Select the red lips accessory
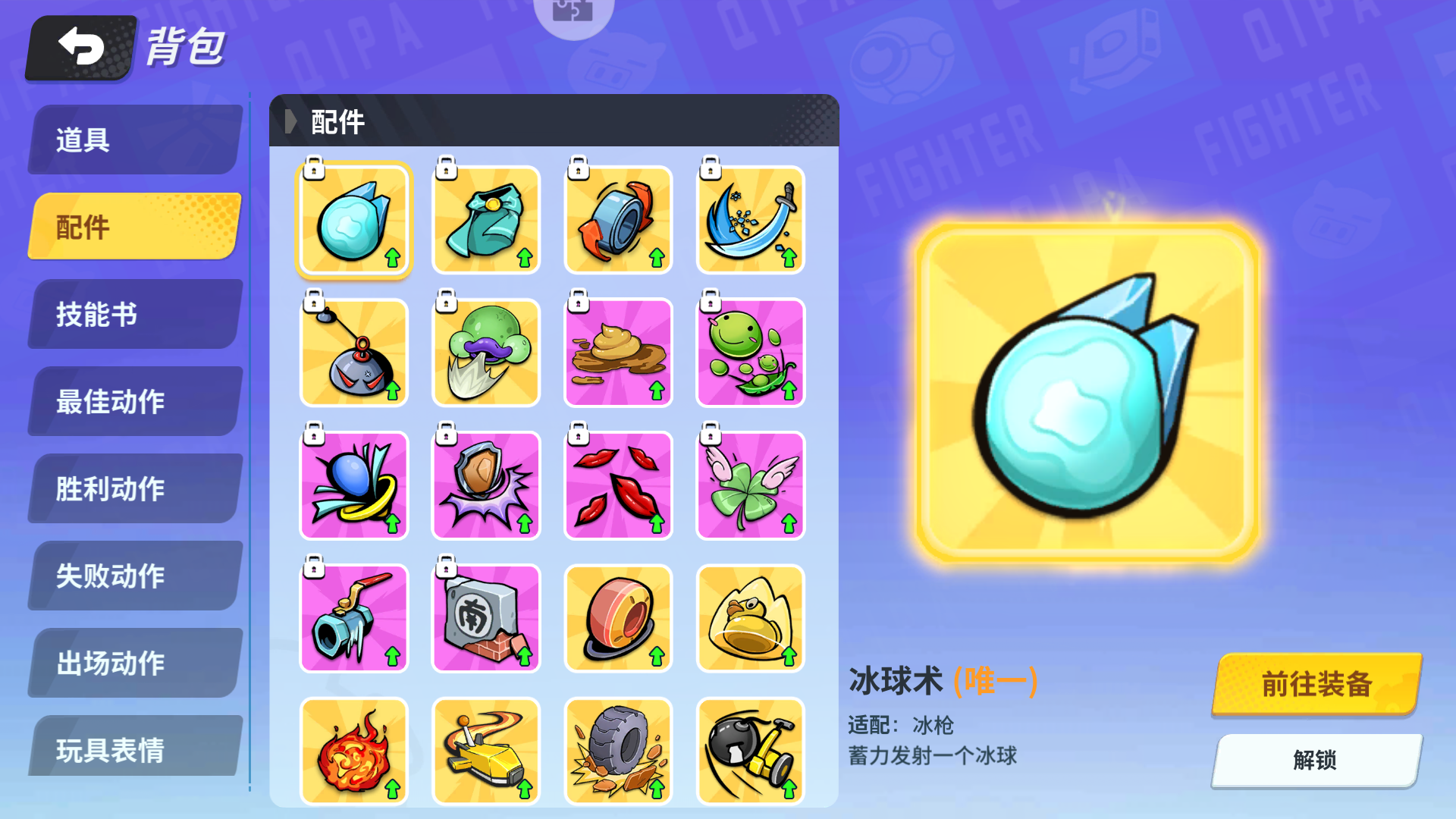The height and width of the screenshot is (819, 1456). [618, 485]
